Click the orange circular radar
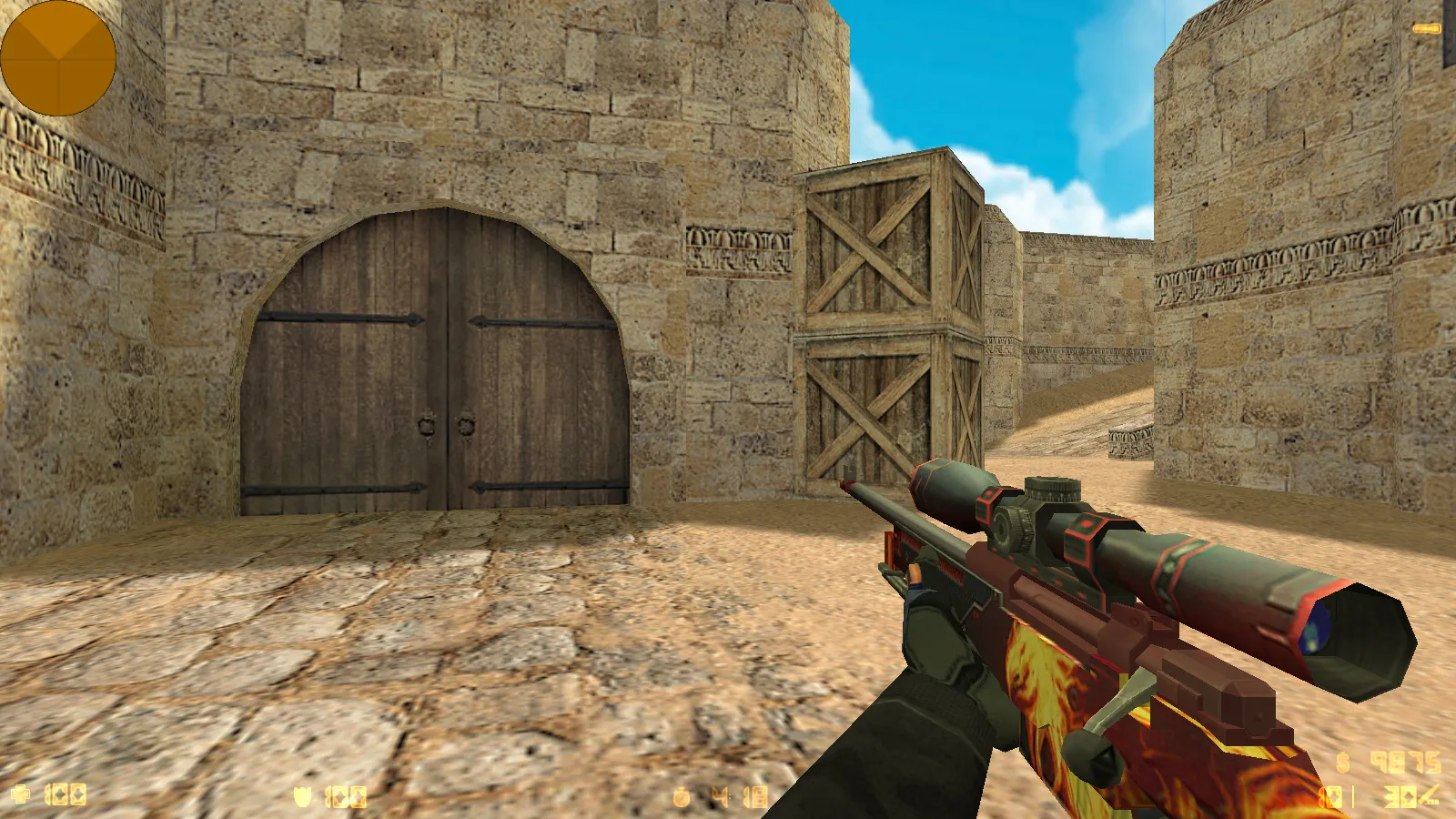Viewport: 1456px width, 819px height. 57,58
